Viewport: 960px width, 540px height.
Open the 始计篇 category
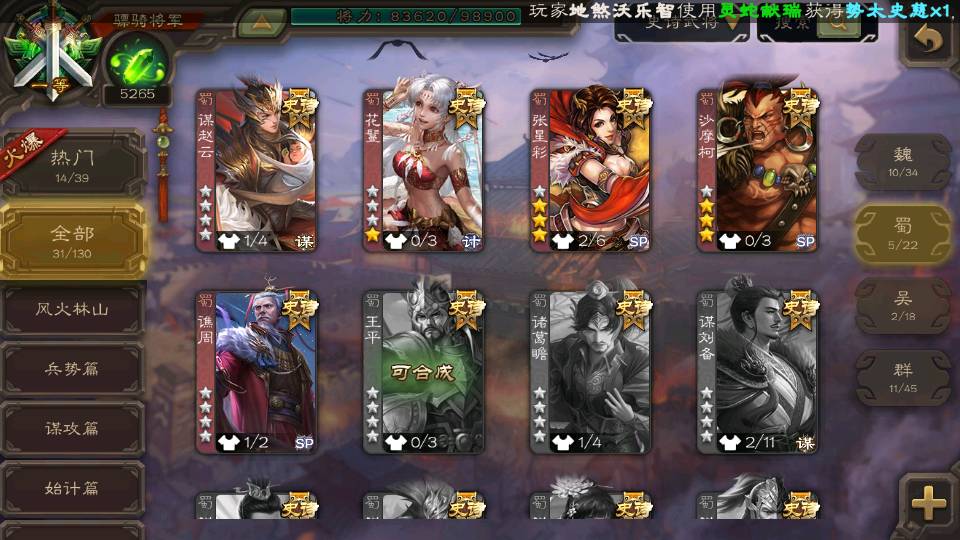(72, 489)
